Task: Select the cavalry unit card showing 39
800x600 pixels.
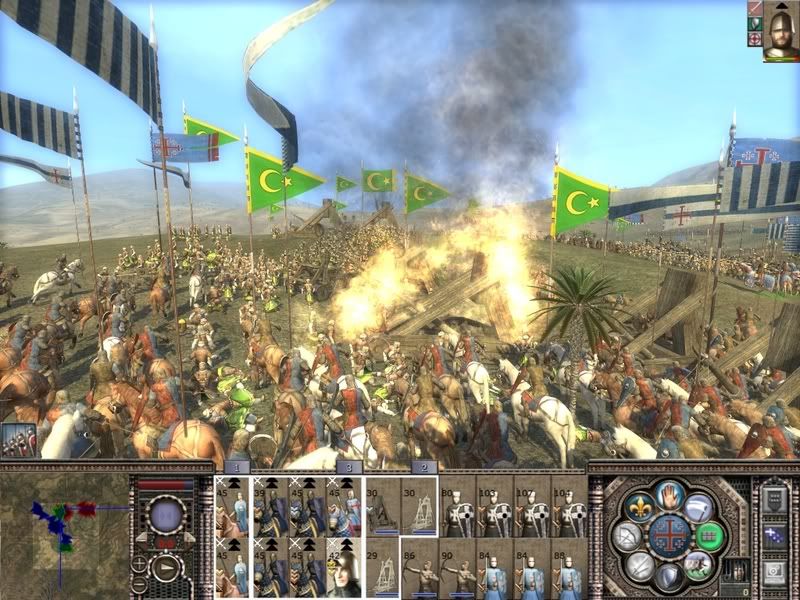Action: coord(270,506)
